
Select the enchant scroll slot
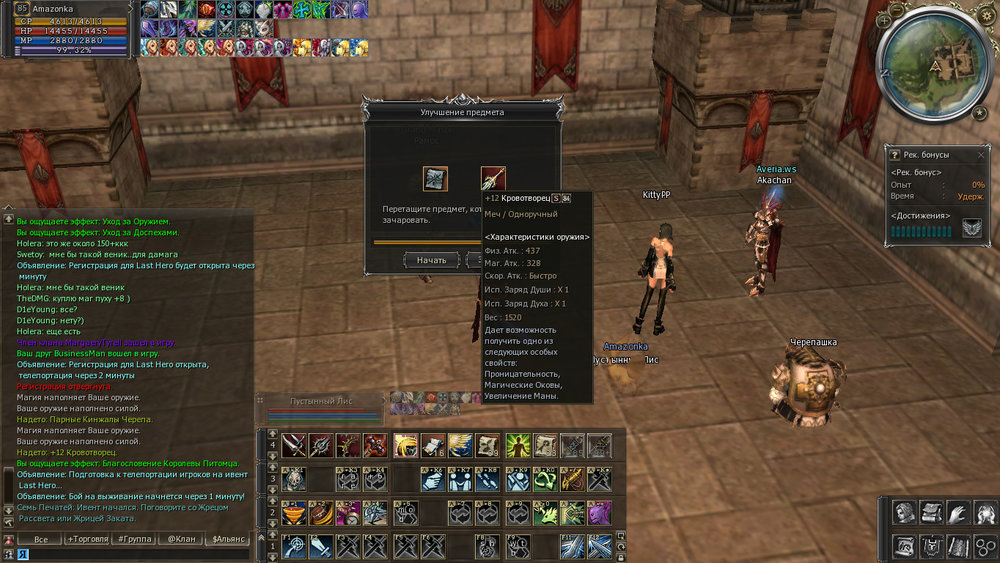(x=435, y=179)
